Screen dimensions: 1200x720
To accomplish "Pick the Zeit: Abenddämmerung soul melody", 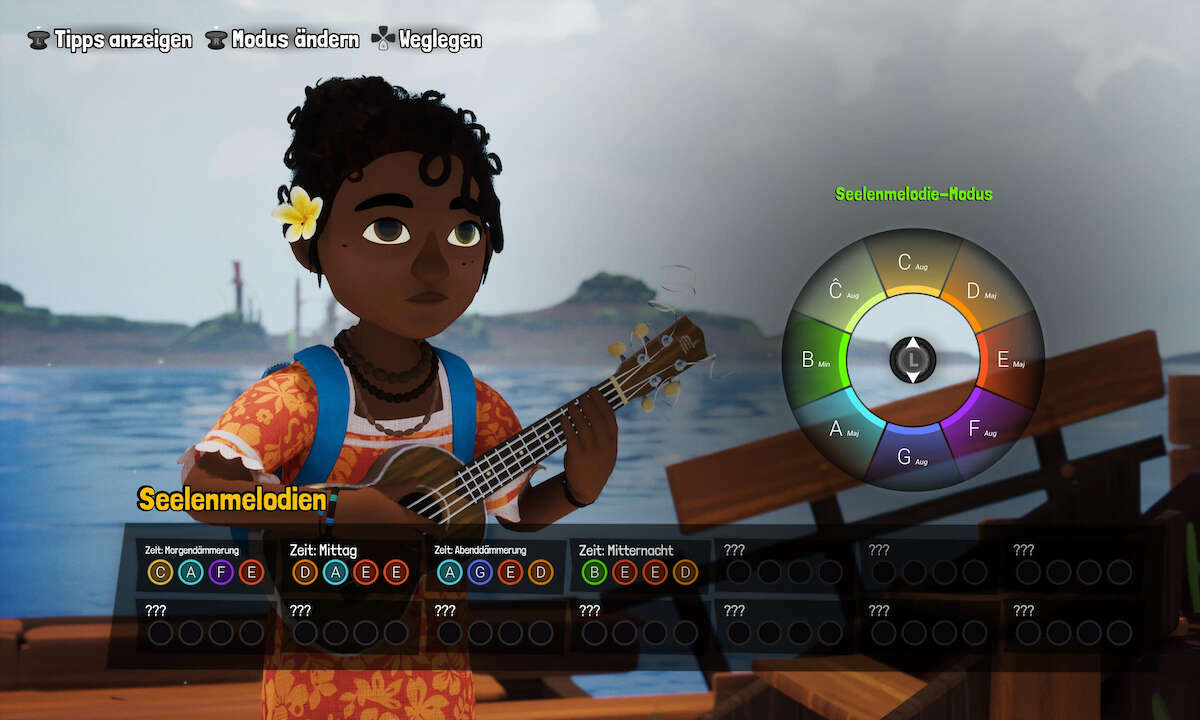I will point(495,564).
